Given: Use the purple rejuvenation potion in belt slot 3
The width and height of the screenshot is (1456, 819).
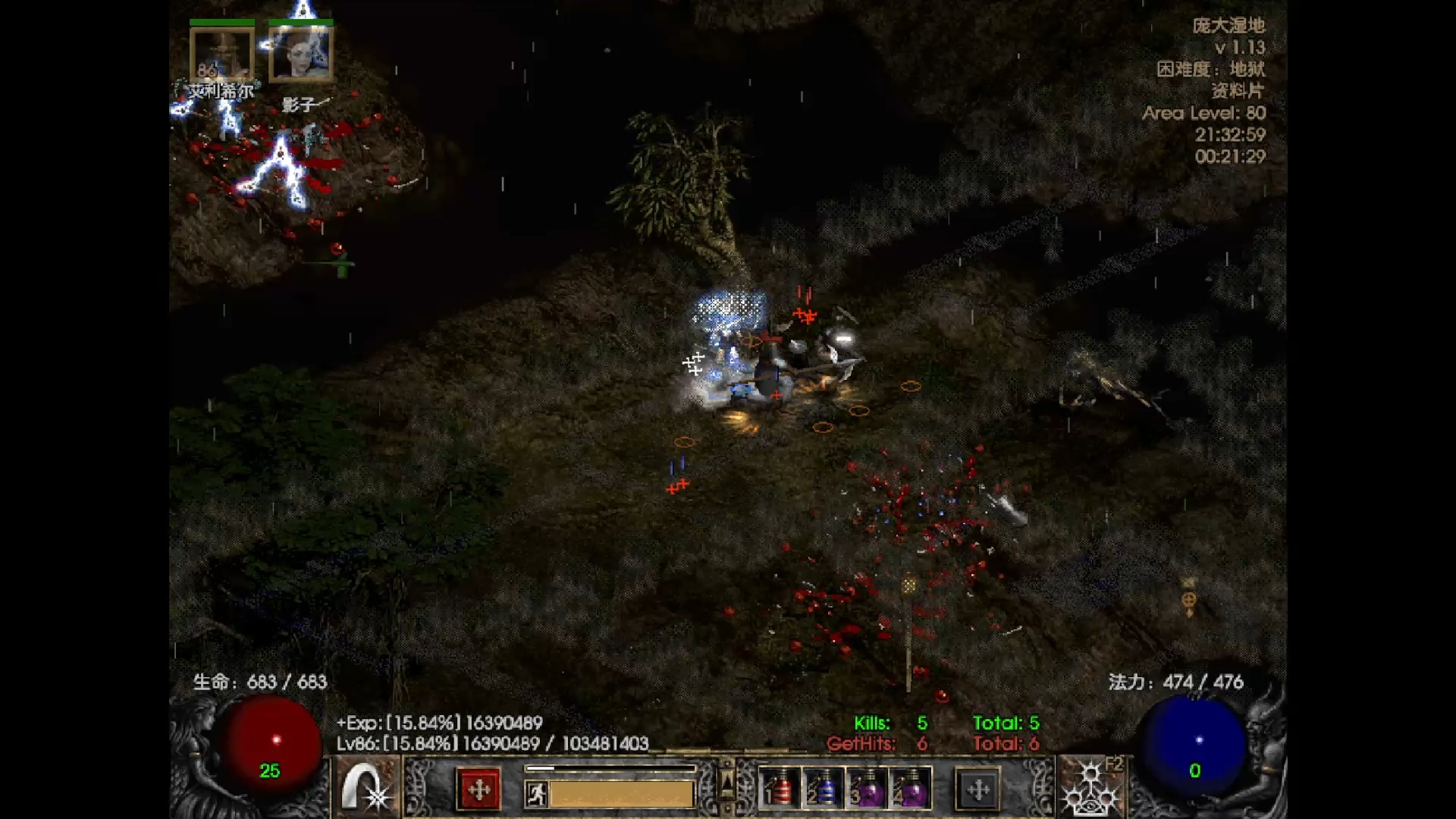Looking at the screenshot, I should 867,789.
